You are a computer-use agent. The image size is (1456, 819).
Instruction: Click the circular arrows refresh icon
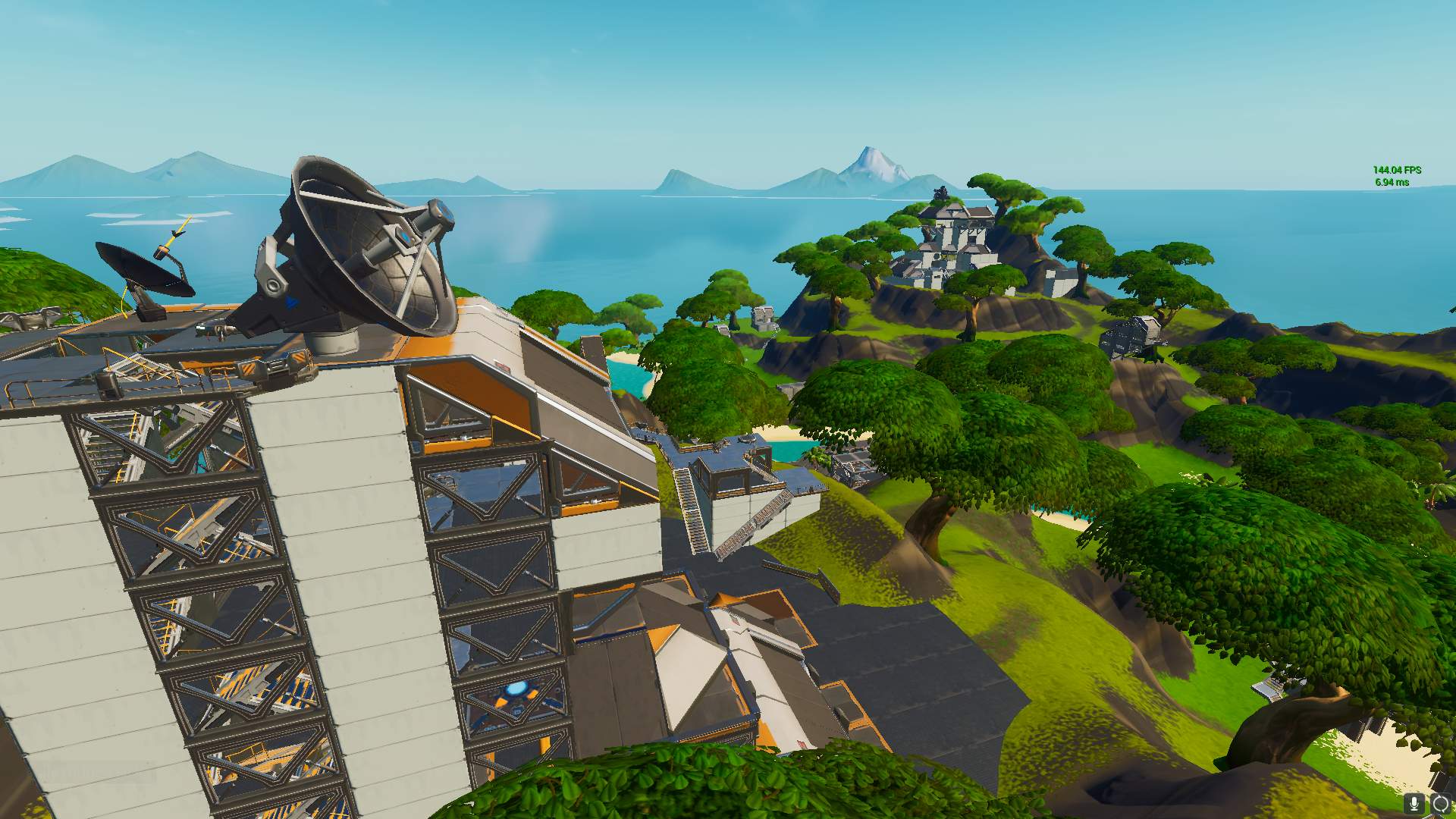click(x=1440, y=803)
